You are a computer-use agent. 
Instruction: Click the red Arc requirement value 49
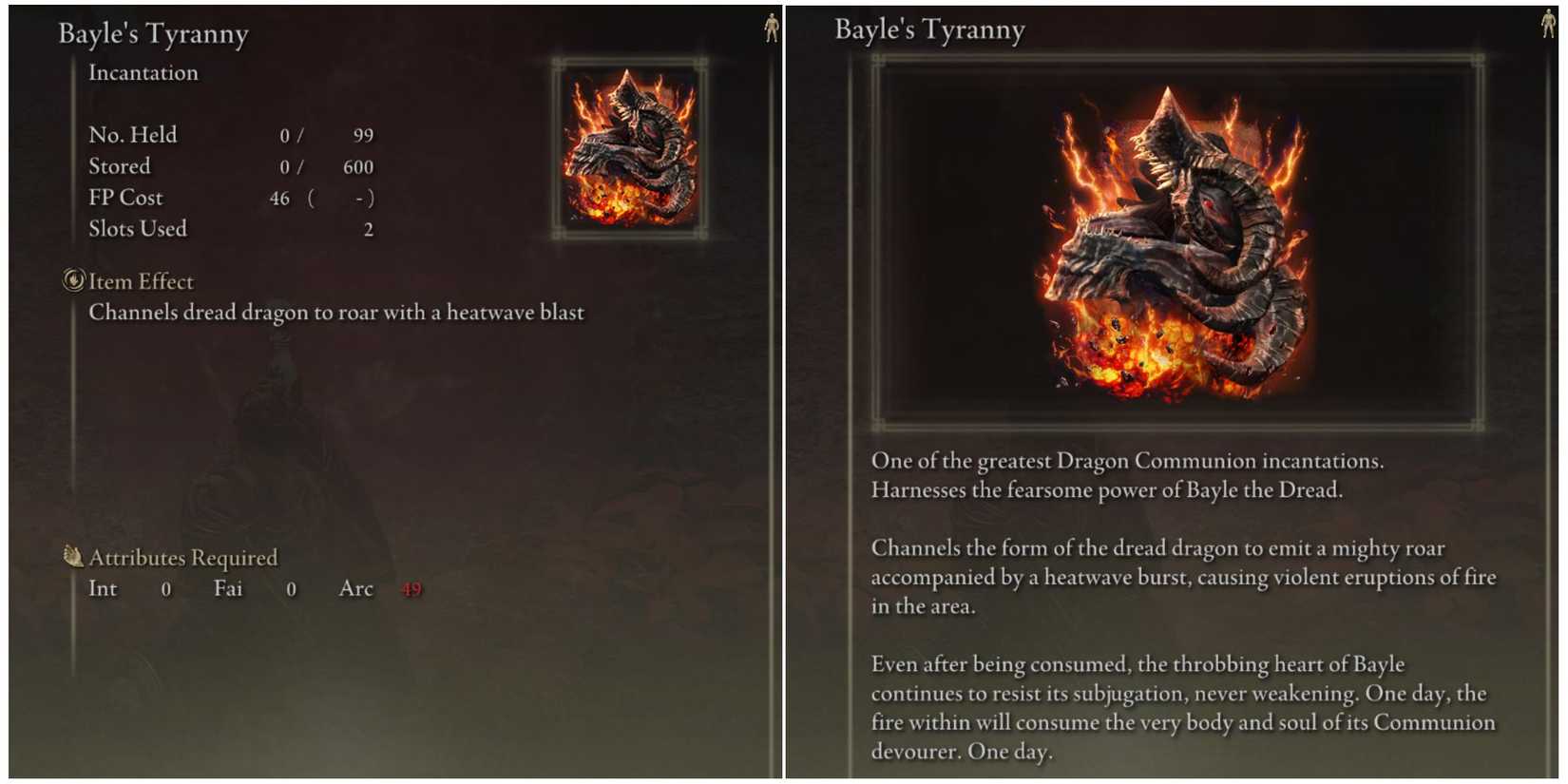411,589
